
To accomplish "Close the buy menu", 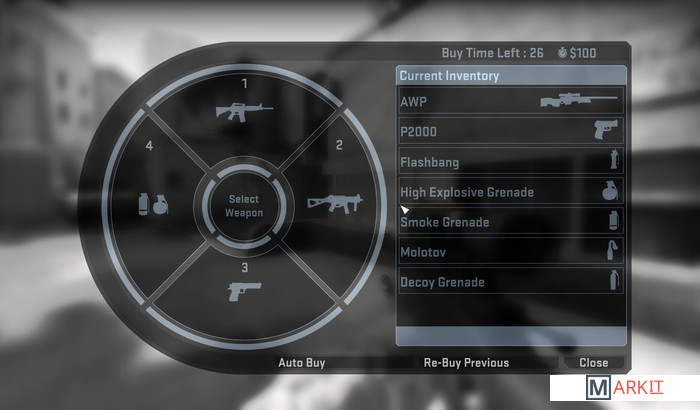I will tap(593, 363).
